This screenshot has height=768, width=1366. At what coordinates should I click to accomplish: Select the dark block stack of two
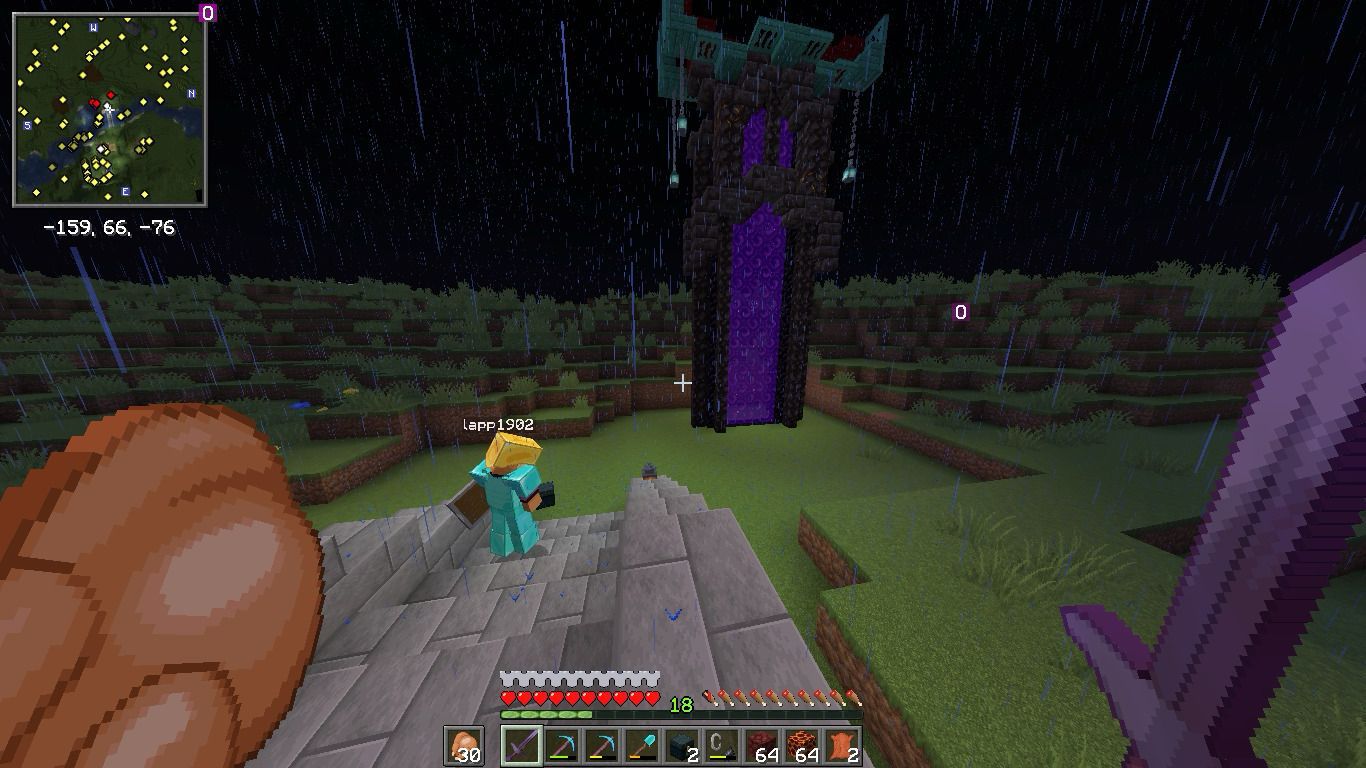click(682, 746)
